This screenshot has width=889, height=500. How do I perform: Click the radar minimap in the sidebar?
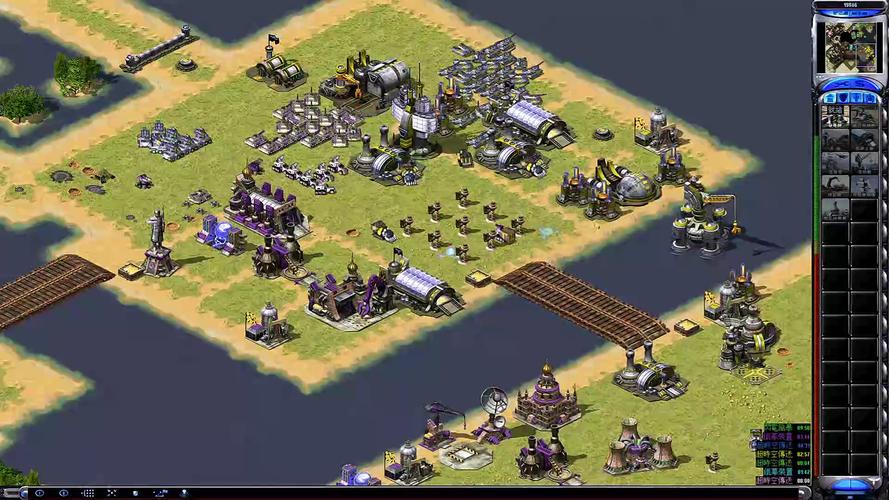click(849, 47)
